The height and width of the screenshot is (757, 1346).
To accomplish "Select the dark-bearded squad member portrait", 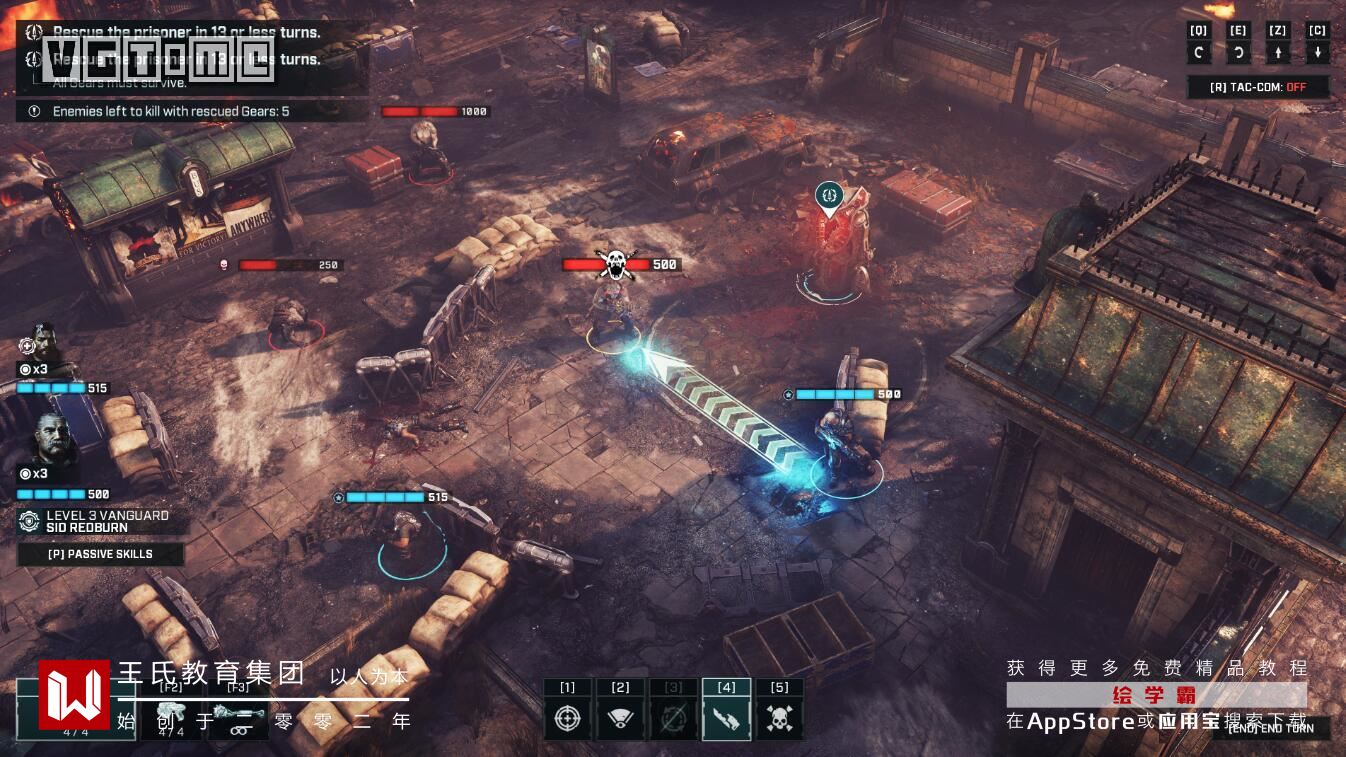I will [45, 344].
